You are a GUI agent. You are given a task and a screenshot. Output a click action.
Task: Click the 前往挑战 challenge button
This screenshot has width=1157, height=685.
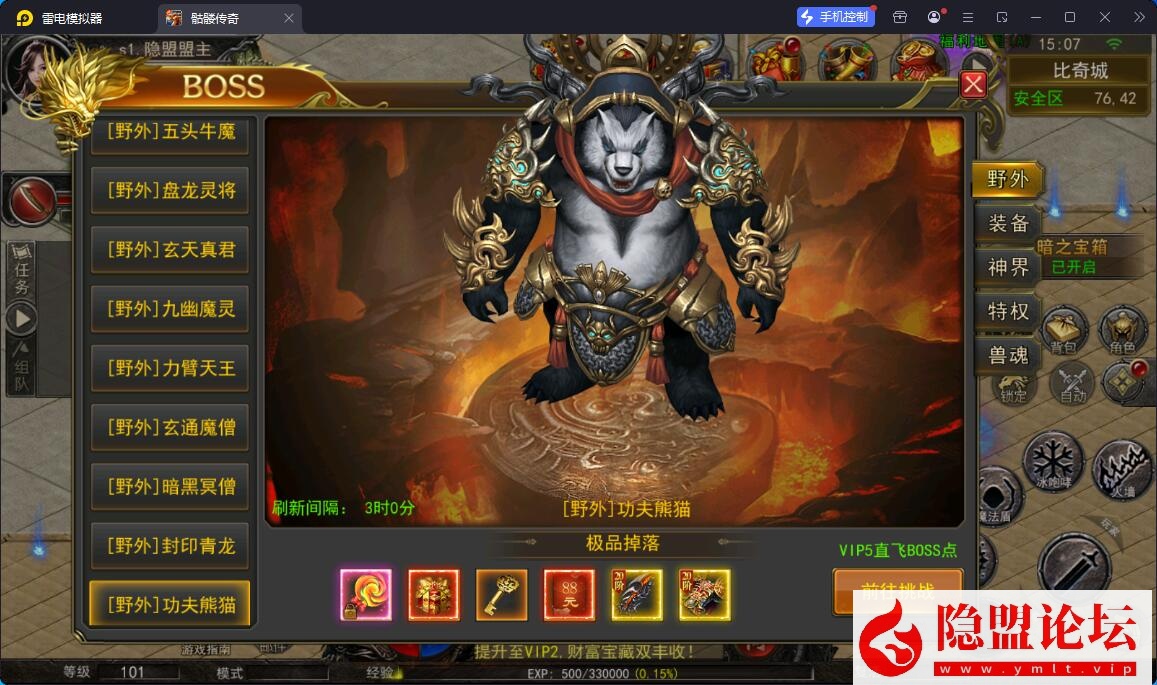point(897,588)
